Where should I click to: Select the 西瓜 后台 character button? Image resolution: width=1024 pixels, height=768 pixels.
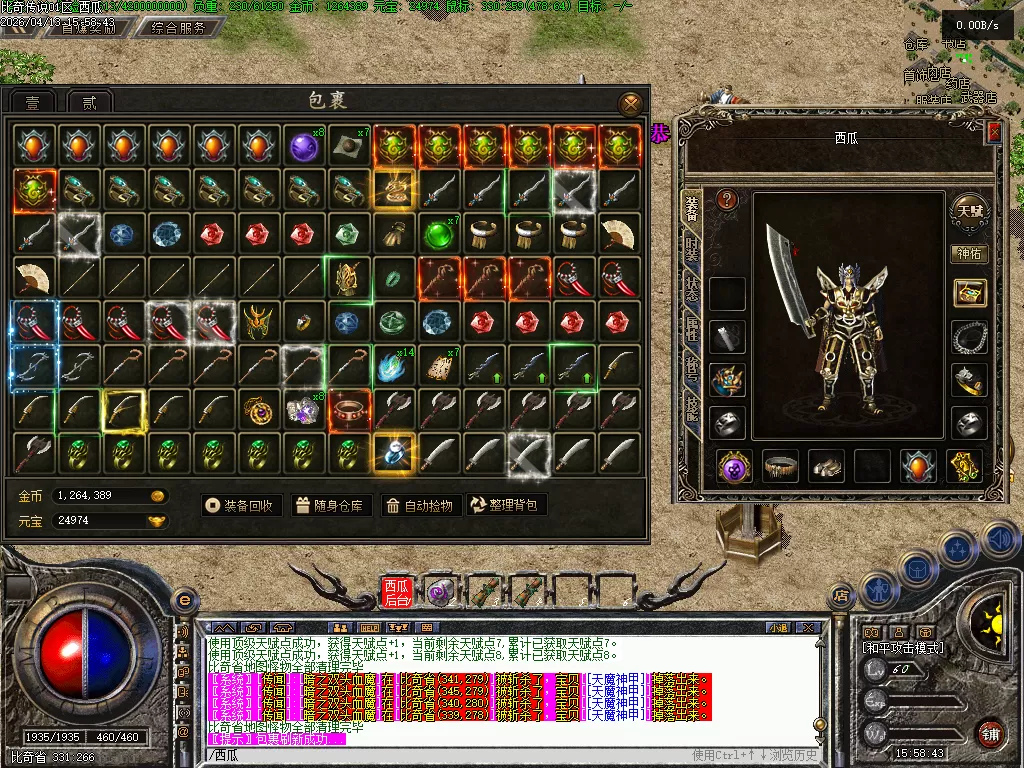[396, 592]
